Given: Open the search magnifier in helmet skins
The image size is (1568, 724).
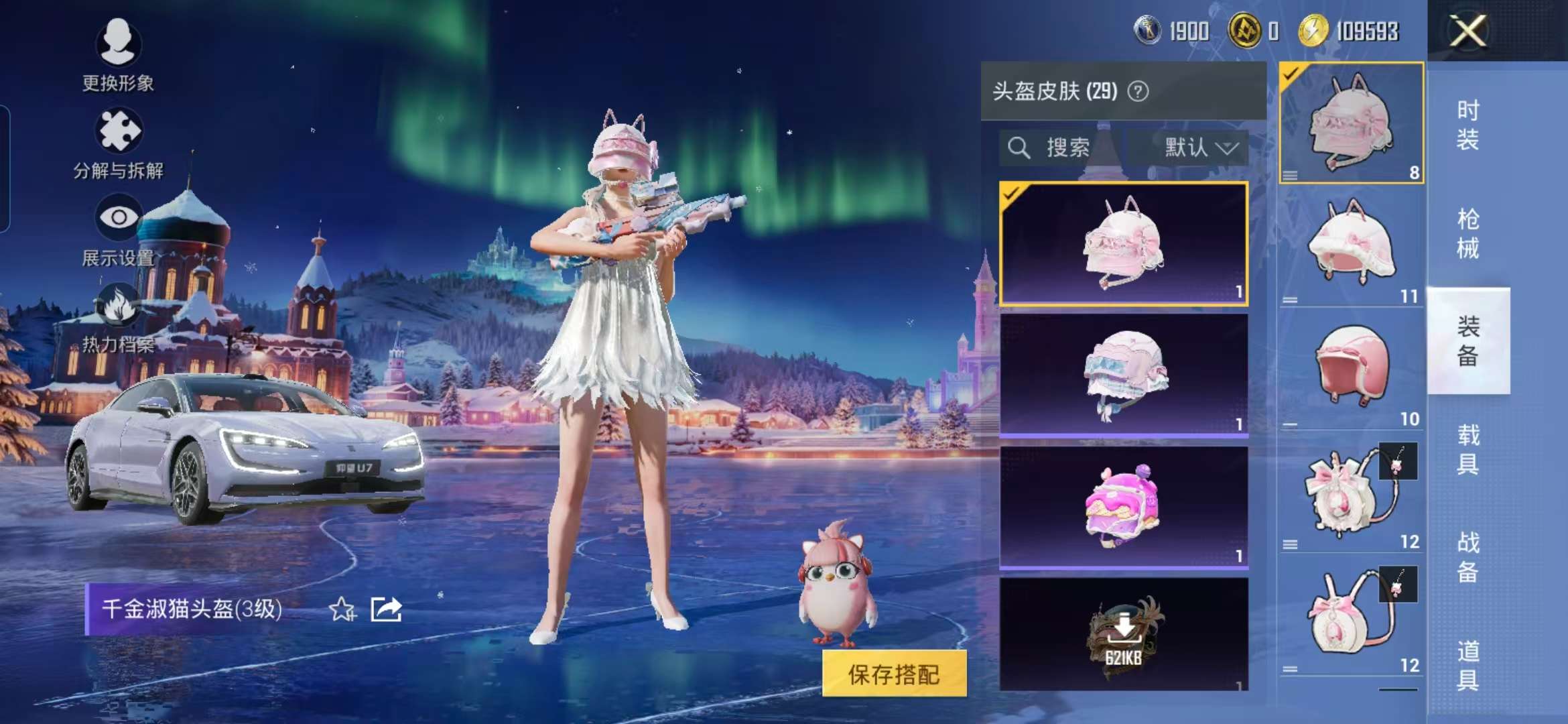Looking at the screenshot, I should coord(1021,146).
